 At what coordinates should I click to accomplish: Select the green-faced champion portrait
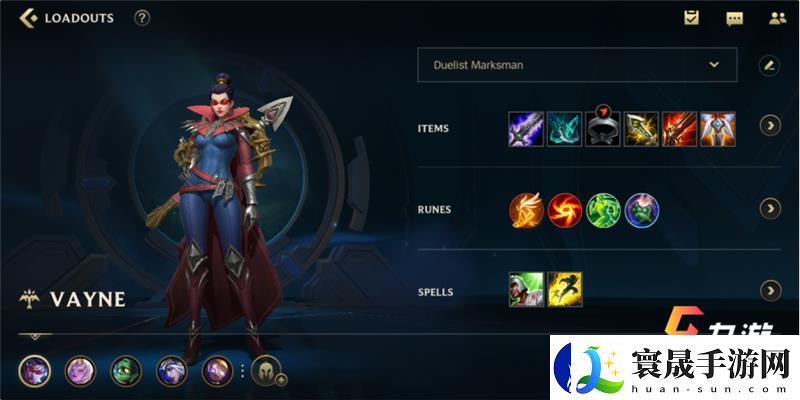[x=126, y=372]
